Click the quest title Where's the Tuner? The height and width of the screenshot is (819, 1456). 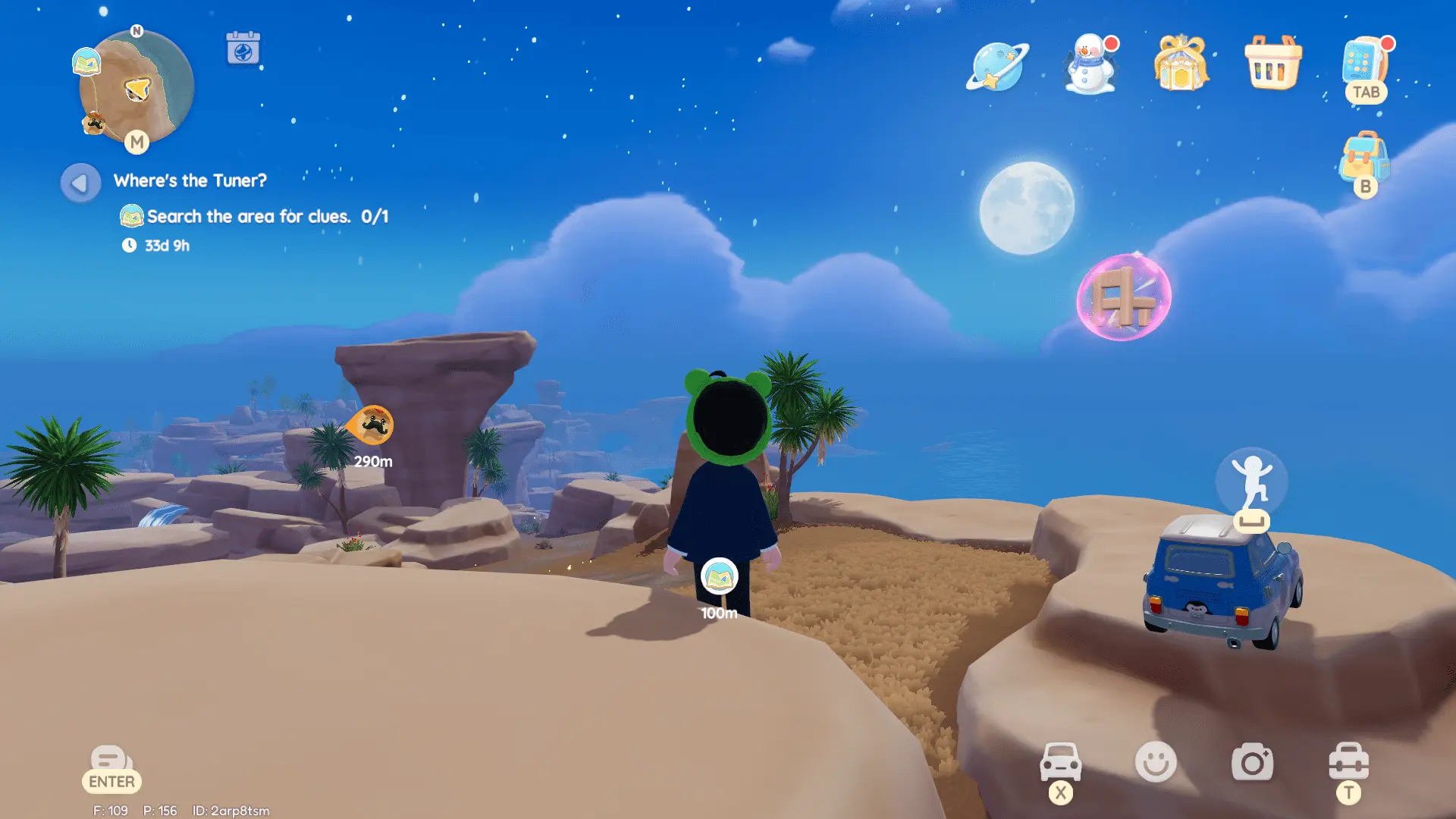click(190, 180)
